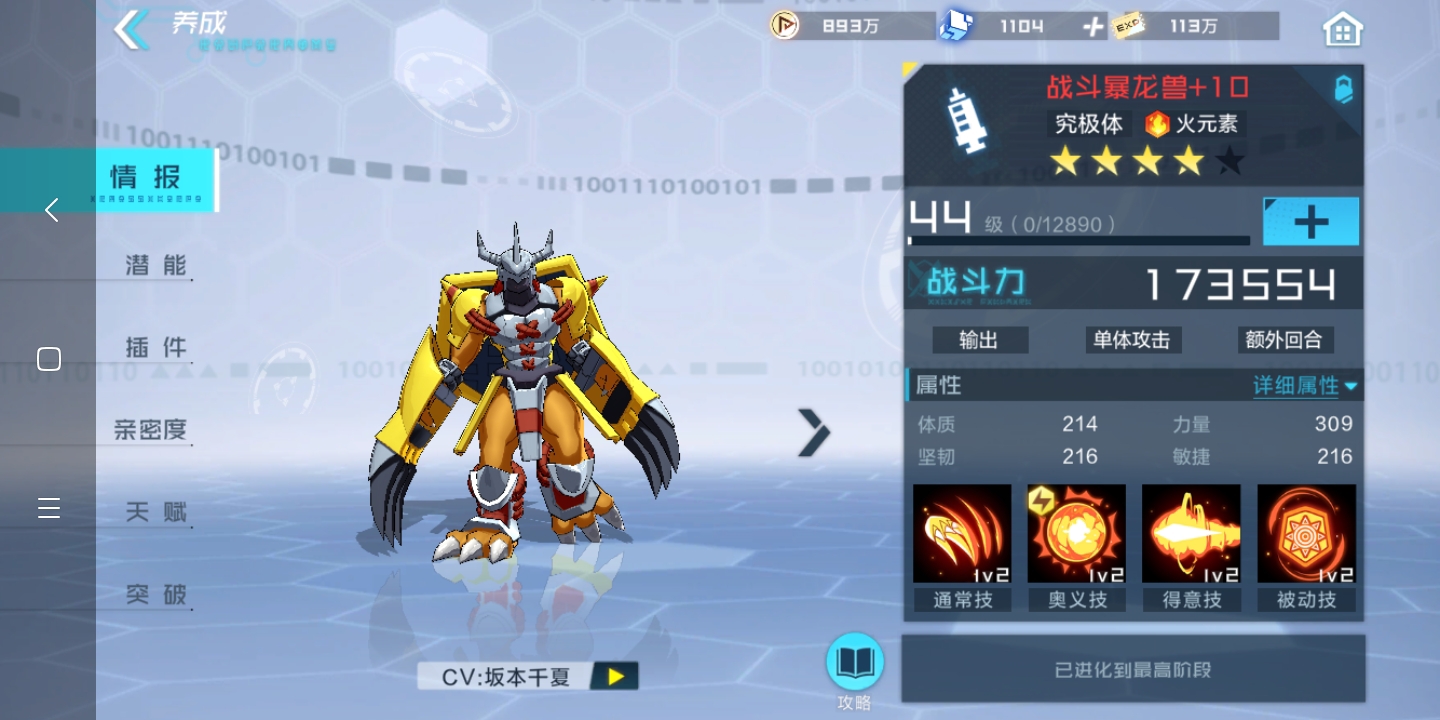Play the CV voice sample
1440x720 pixels.
pyautogui.click(x=615, y=677)
